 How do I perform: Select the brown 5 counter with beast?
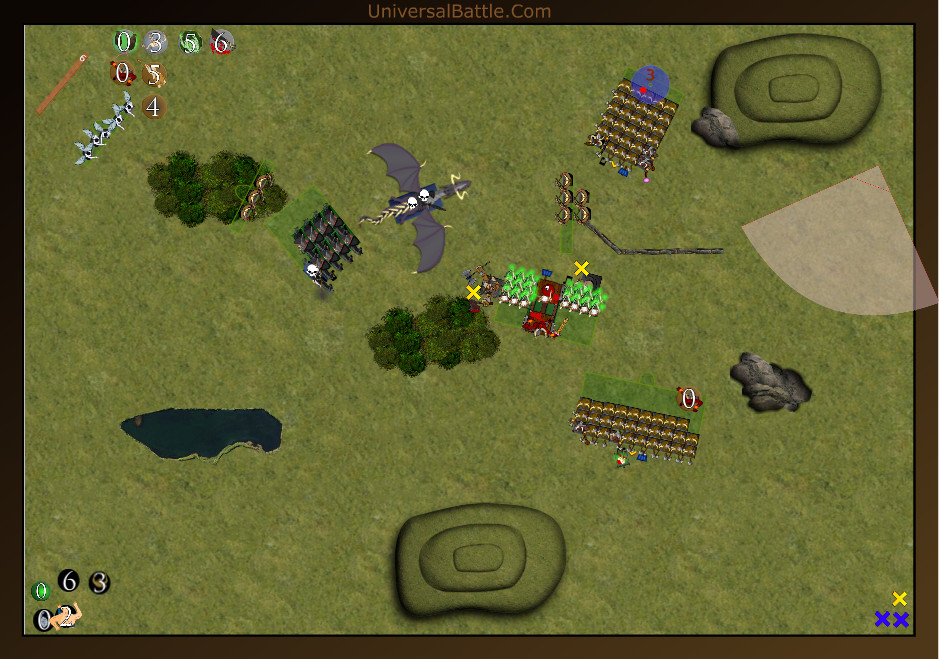click(154, 74)
